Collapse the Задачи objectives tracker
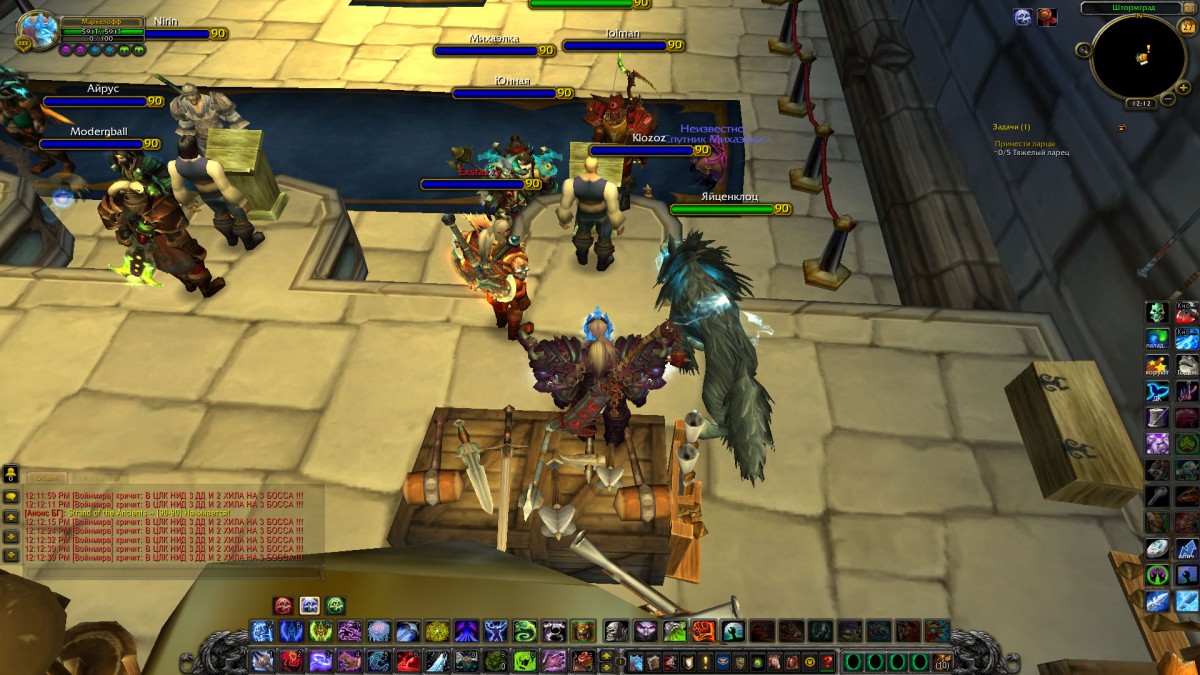Viewport: 1200px width, 675px height. [1121, 128]
